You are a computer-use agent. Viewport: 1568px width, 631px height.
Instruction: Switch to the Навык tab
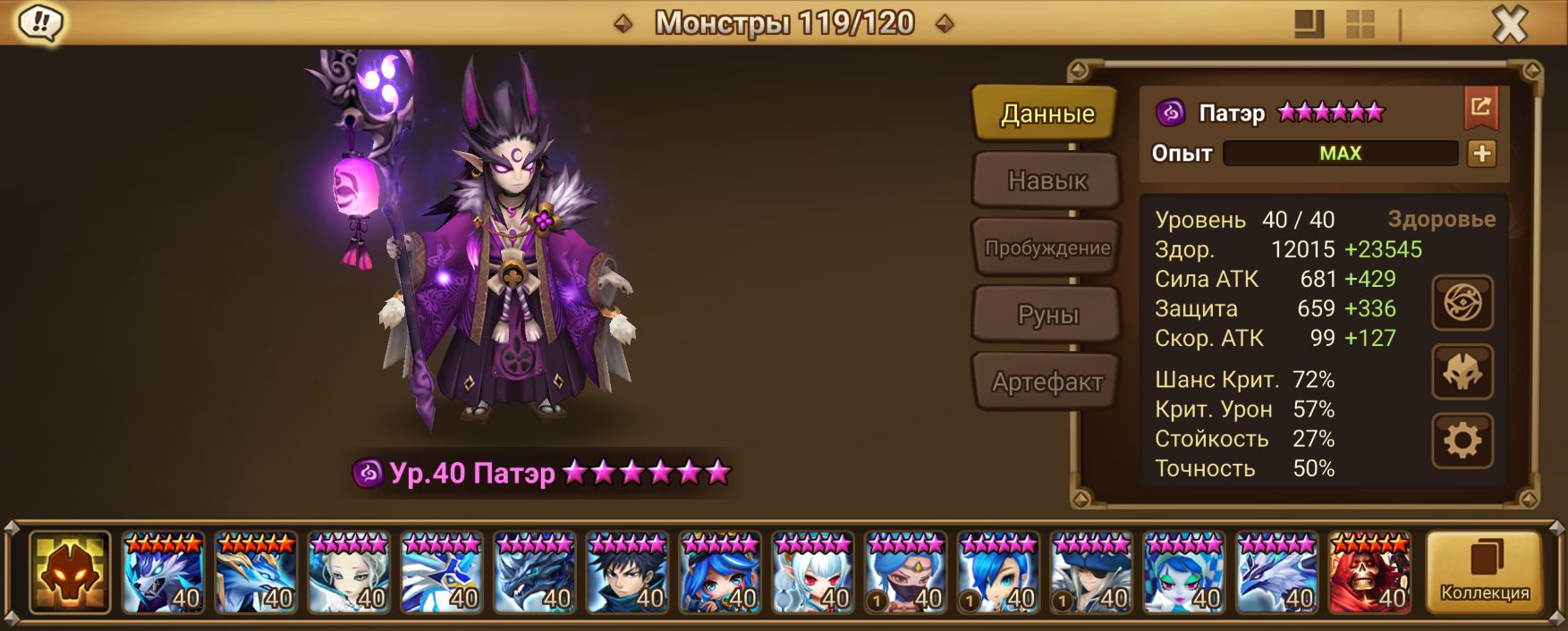click(x=1047, y=181)
